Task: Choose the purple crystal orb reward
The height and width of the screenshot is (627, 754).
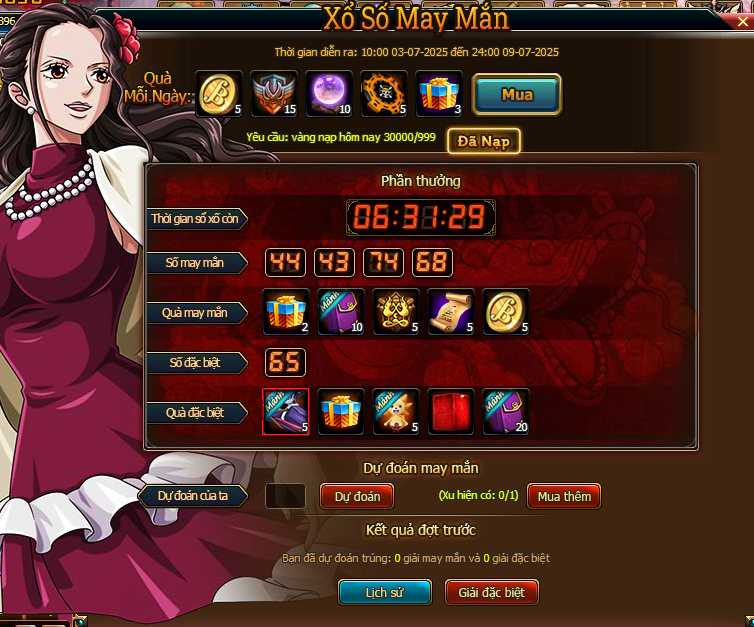Action: (329, 95)
